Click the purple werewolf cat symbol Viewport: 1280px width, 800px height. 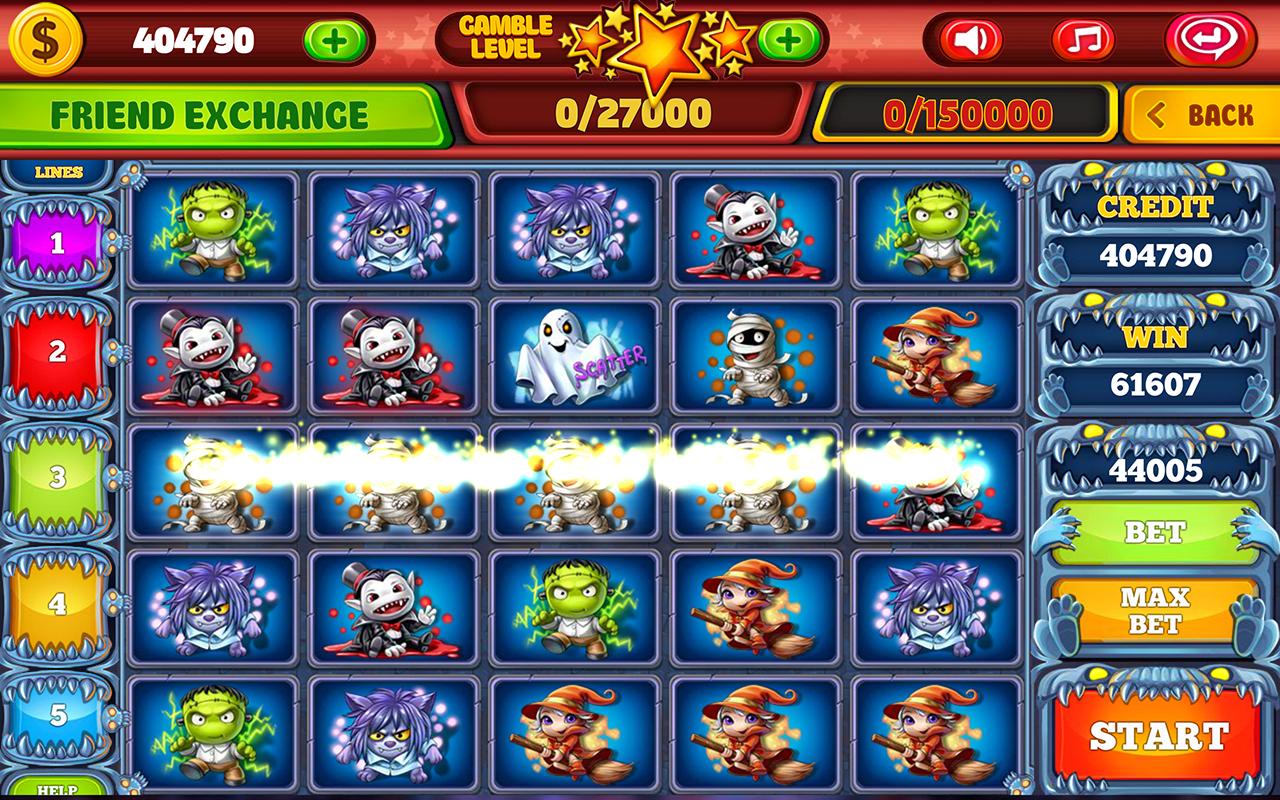point(389,229)
